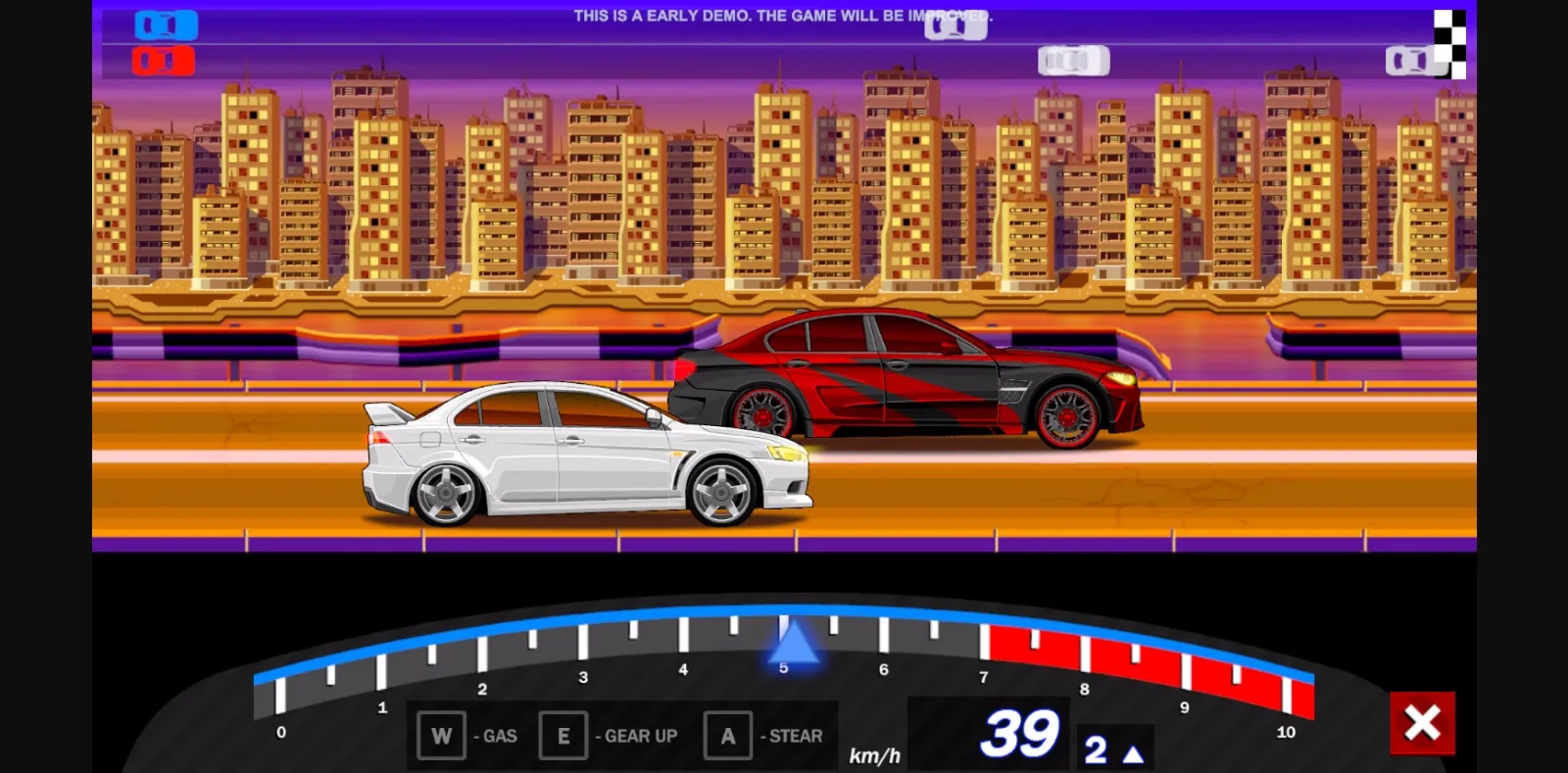Image resolution: width=1568 pixels, height=773 pixels.
Task: Select the checkered finish flag icon
Action: coord(1448,41)
